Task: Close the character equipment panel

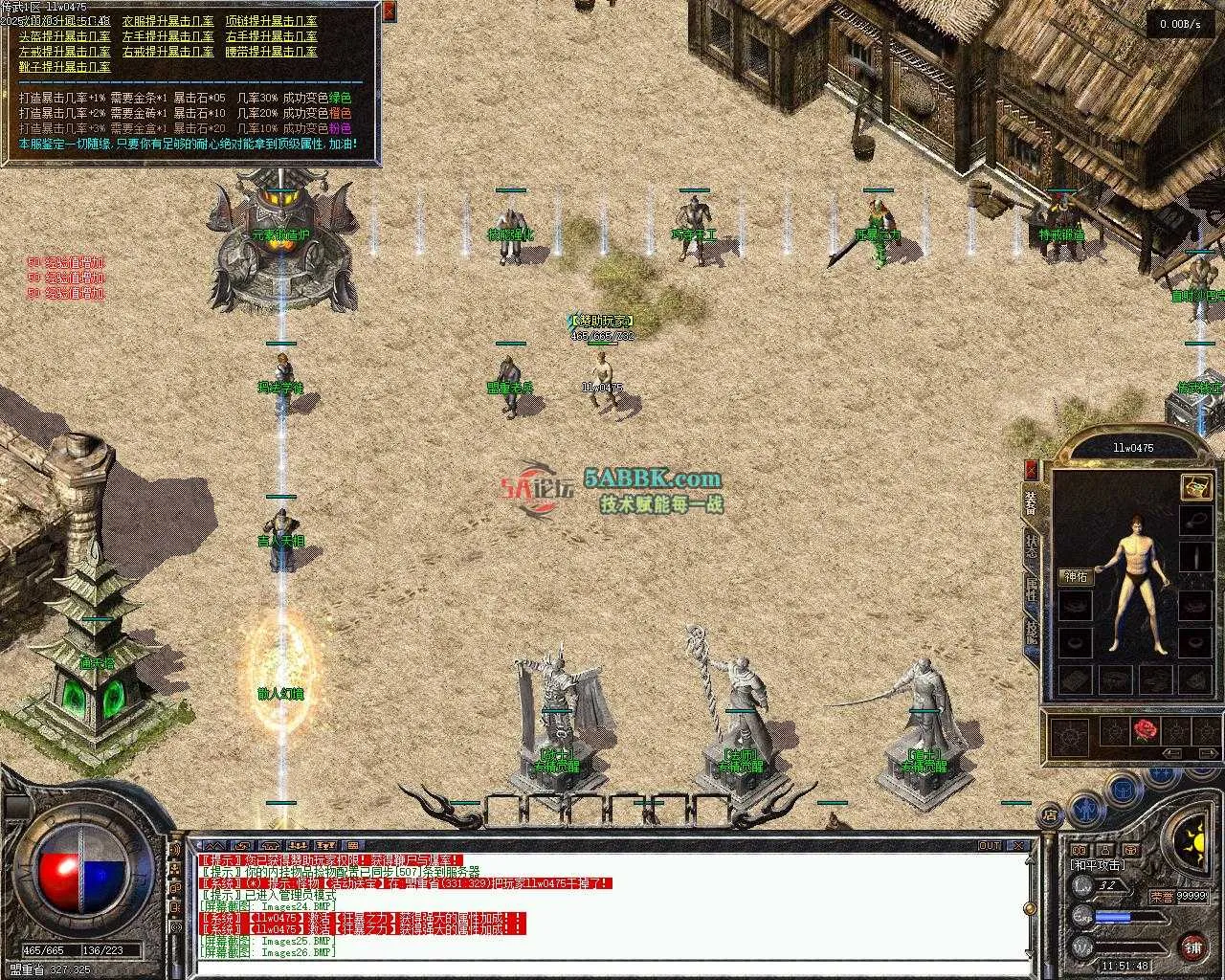Action: [x=1032, y=469]
